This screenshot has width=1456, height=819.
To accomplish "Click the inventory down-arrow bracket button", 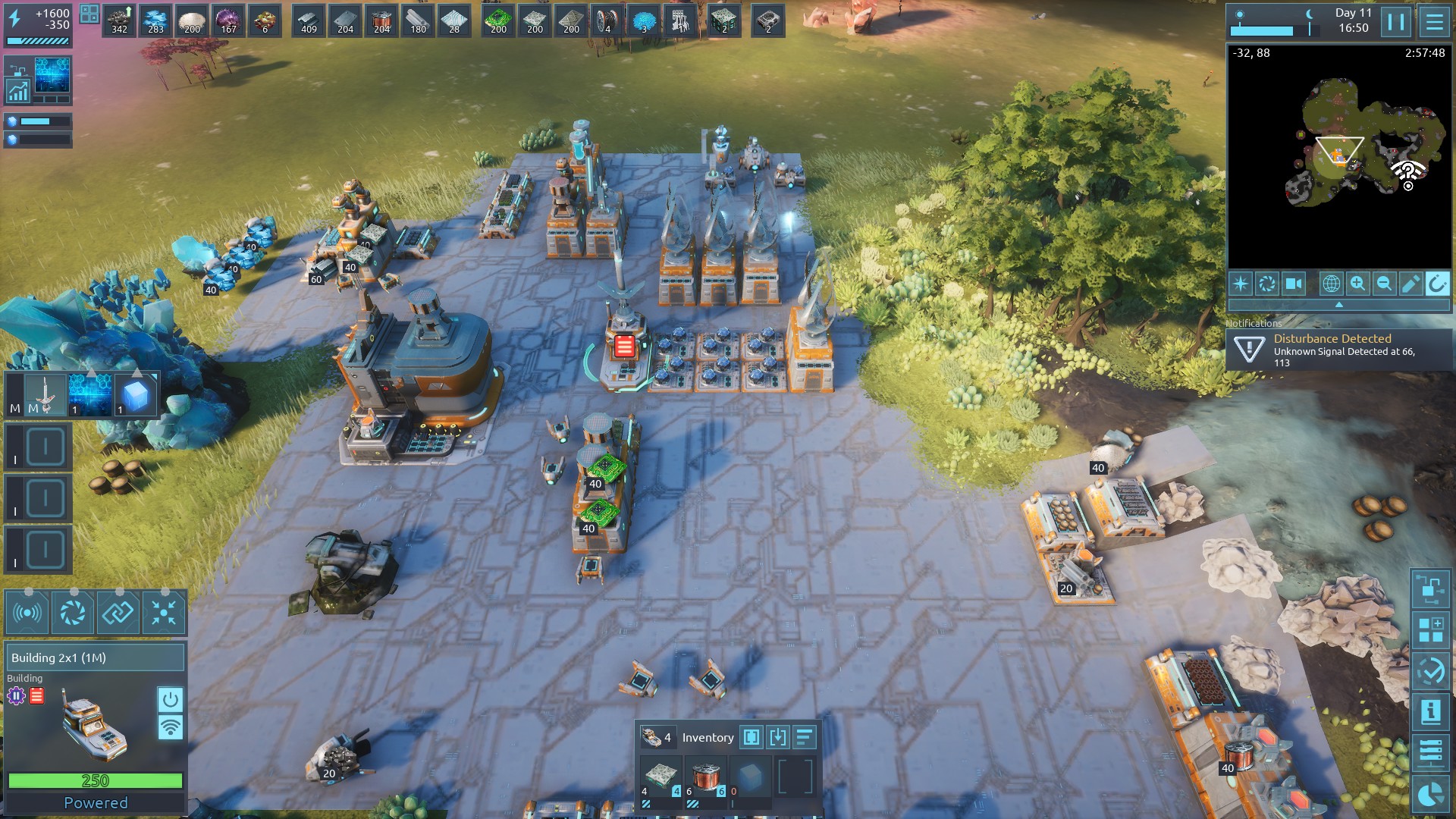I will [x=777, y=737].
